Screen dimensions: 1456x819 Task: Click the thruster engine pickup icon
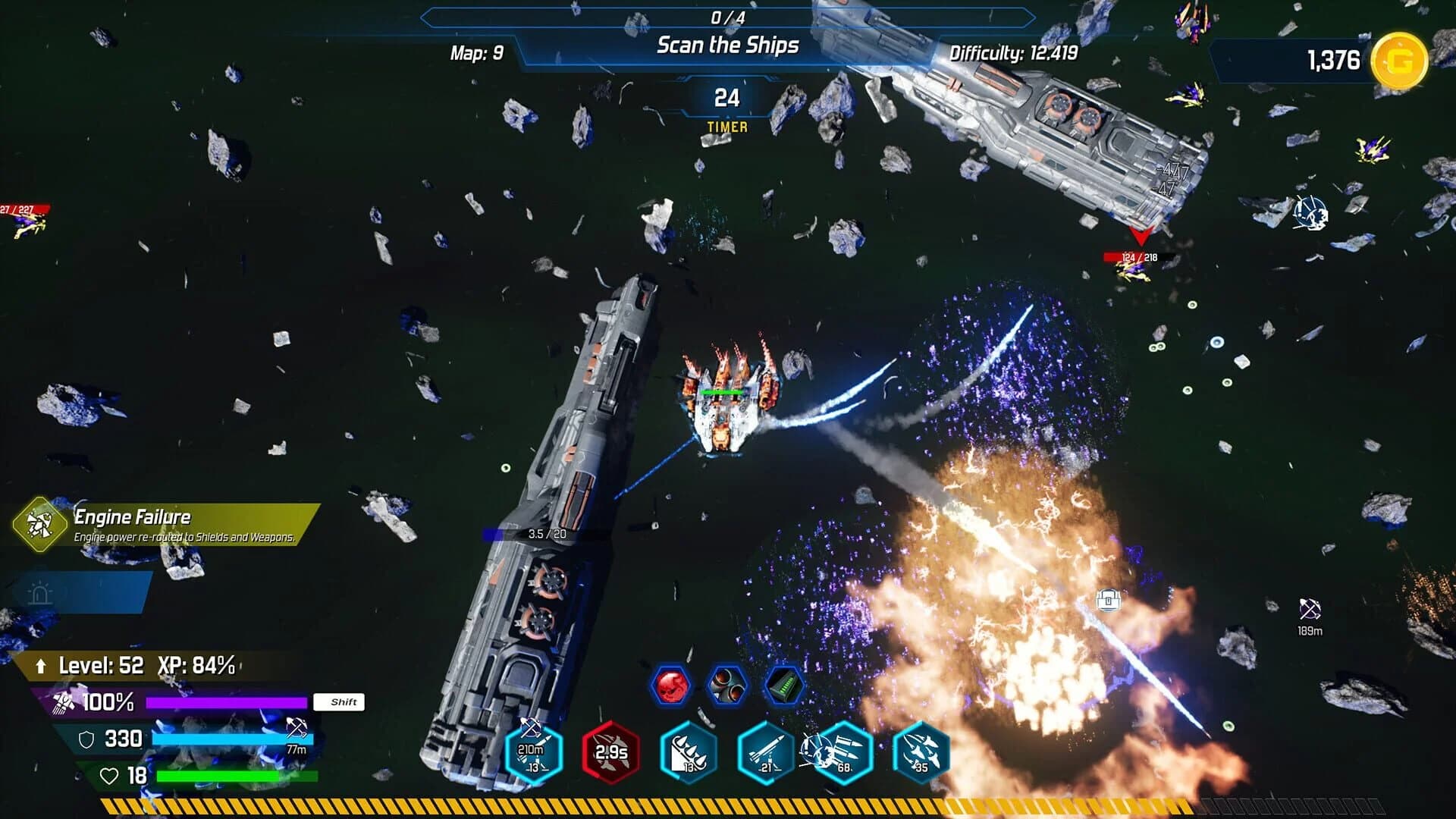pos(727,685)
